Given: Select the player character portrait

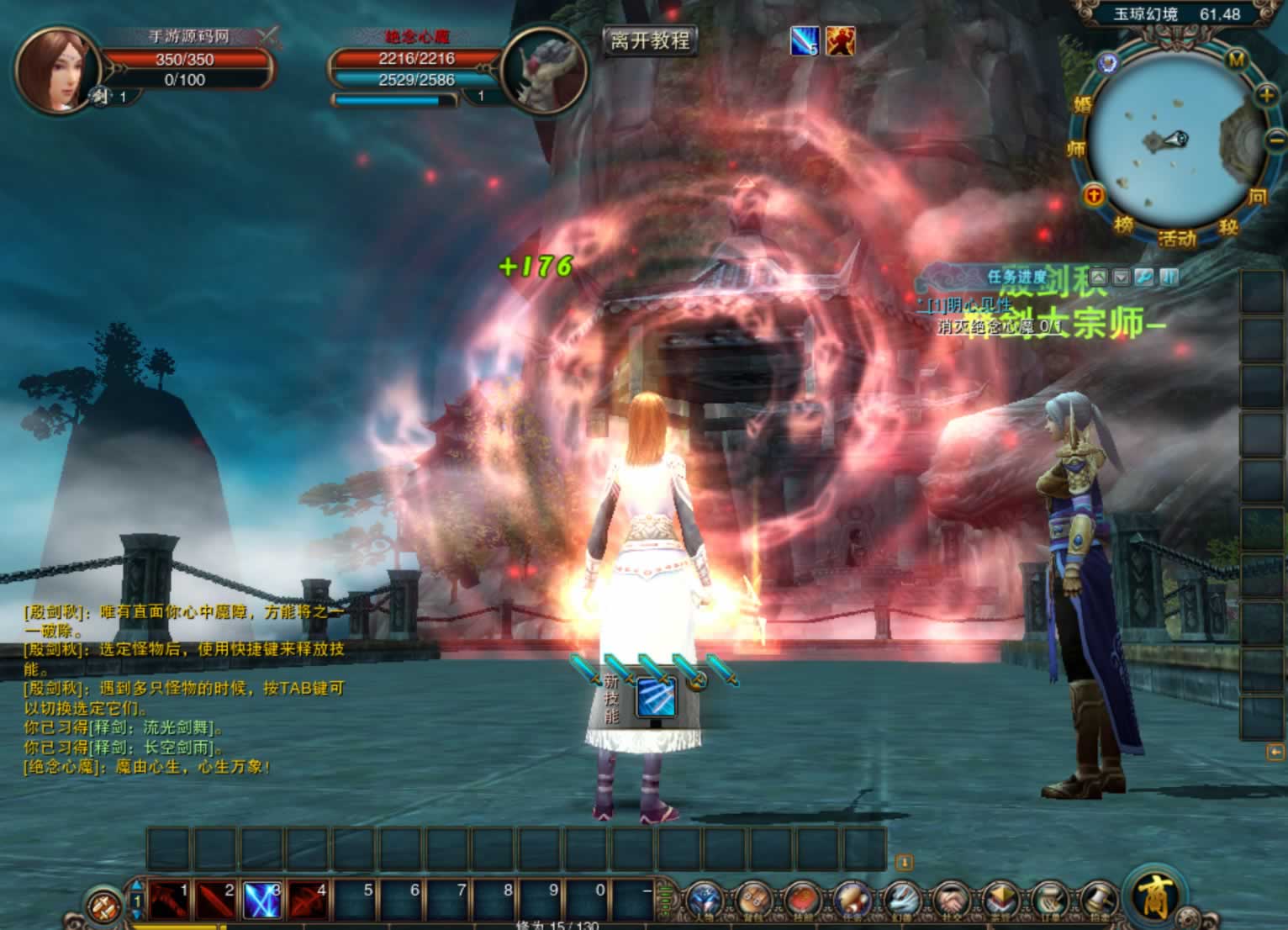Looking at the screenshot, I should pos(56,69).
